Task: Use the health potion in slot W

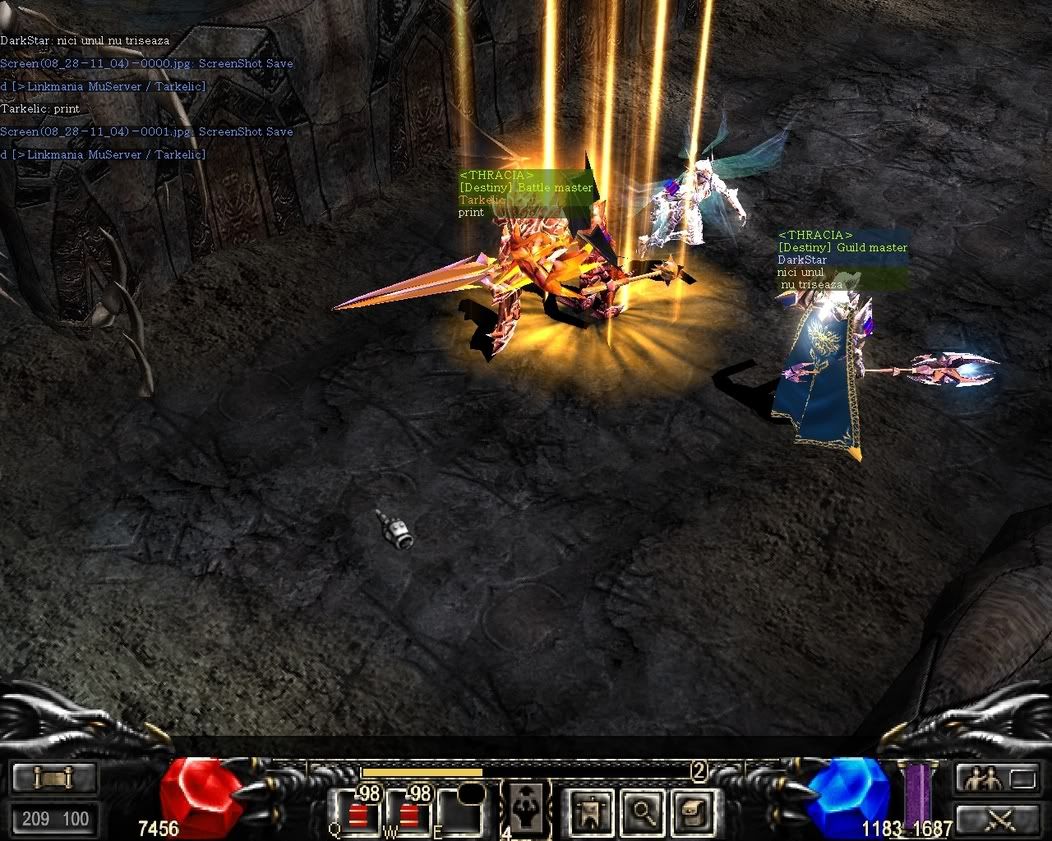Action: pos(406,813)
